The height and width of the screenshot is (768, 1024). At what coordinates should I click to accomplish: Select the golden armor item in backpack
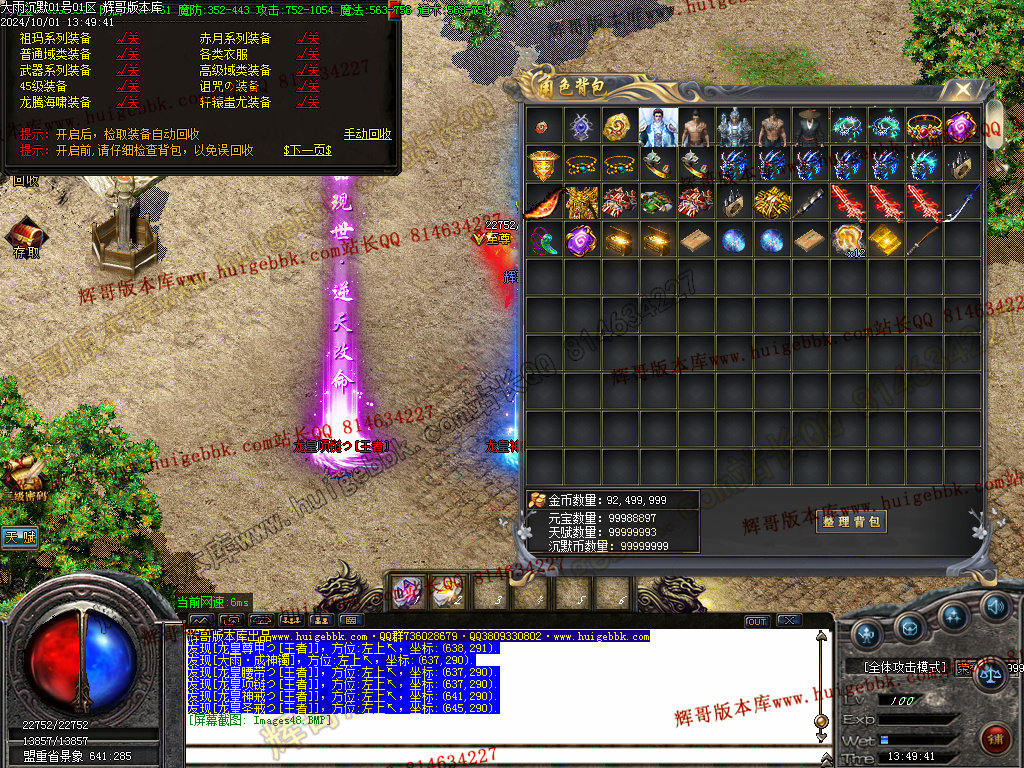583,203
